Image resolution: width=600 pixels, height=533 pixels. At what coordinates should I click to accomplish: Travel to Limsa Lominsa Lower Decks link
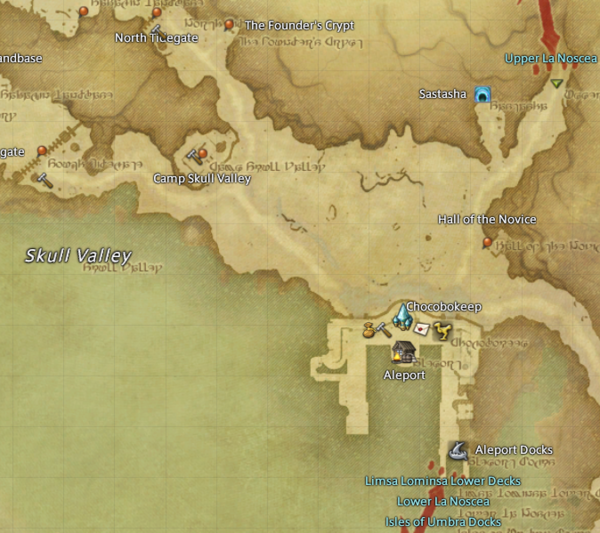click(x=442, y=481)
